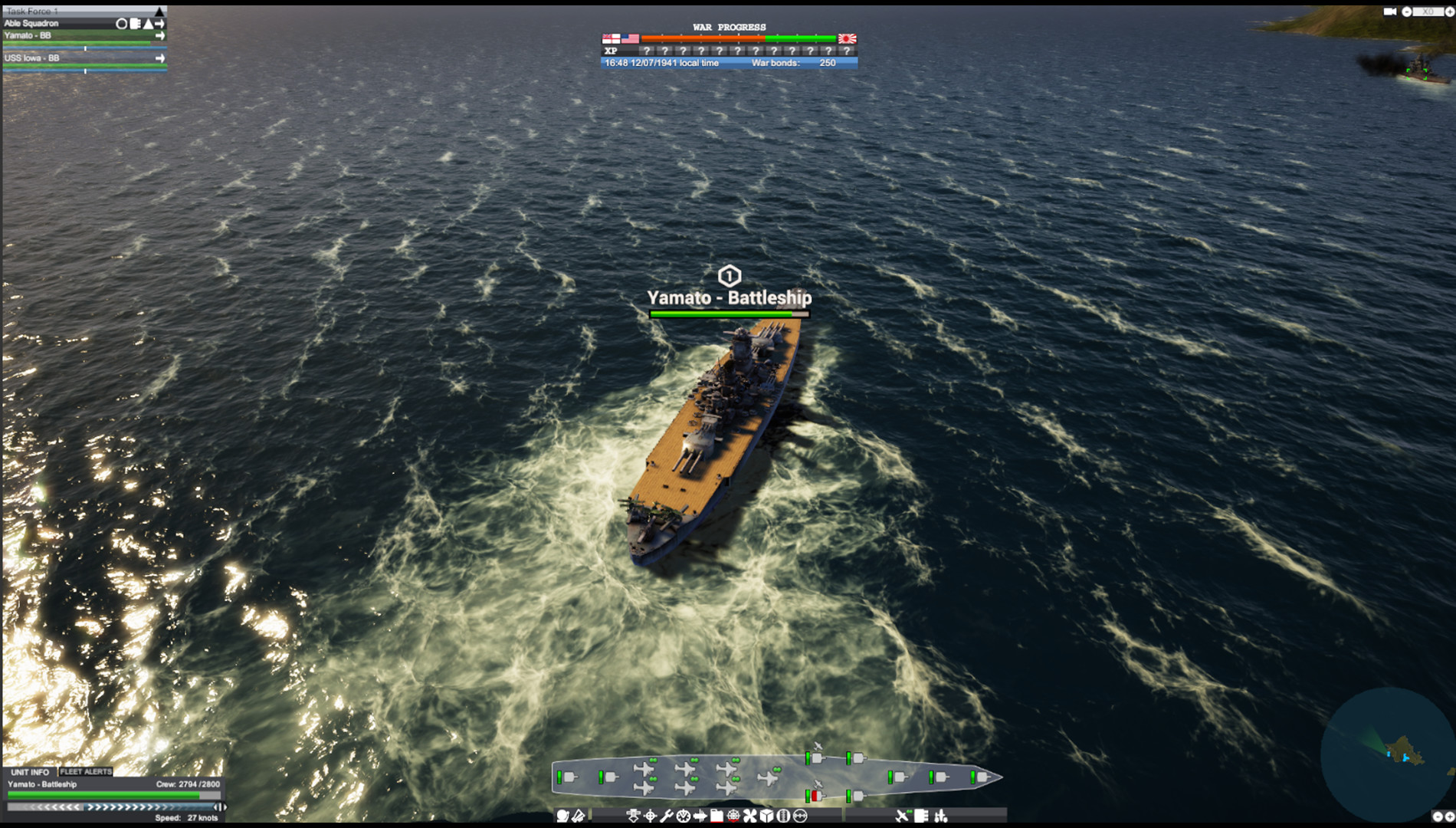Switch to the FLEET ALERTS tab
1456x828 pixels.
(86, 772)
